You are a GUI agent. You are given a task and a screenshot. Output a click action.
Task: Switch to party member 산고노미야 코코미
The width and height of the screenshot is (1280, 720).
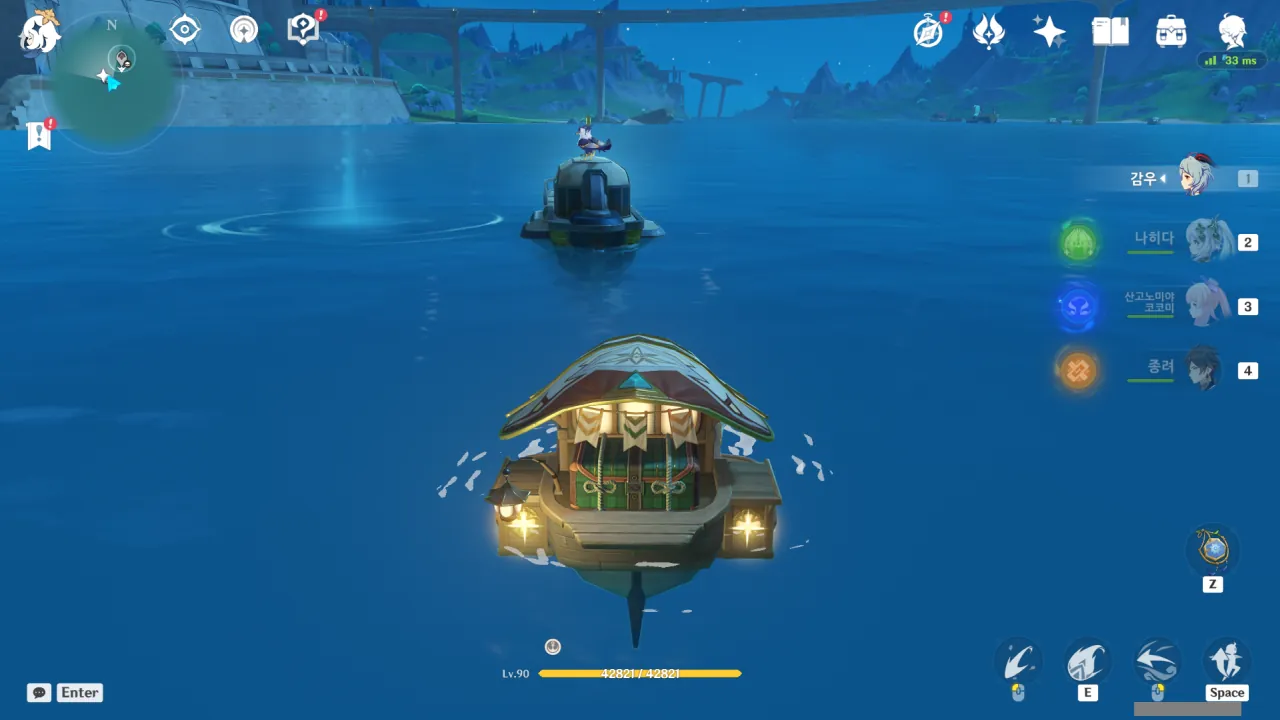(x=1207, y=305)
